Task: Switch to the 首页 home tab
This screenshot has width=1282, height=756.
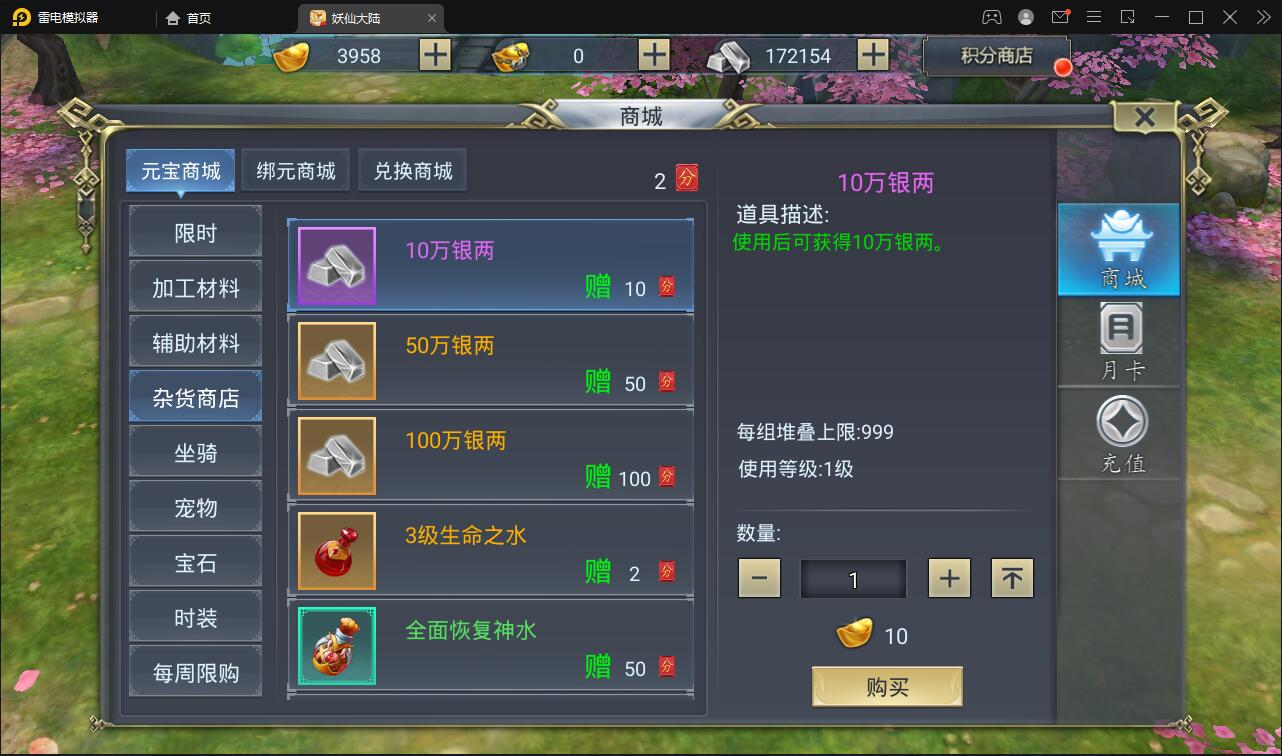Action: [190, 17]
